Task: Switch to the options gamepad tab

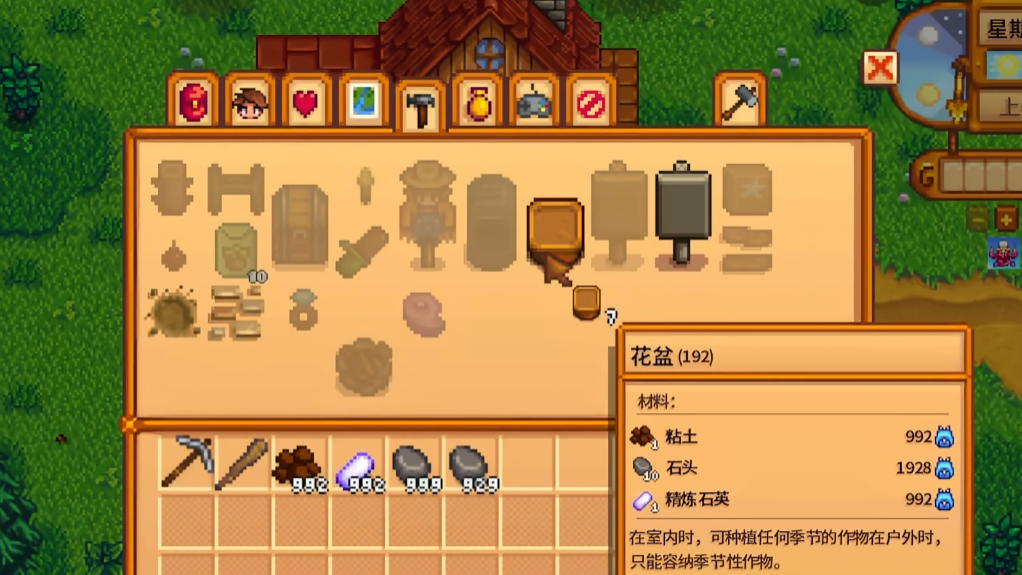Action: point(535,102)
